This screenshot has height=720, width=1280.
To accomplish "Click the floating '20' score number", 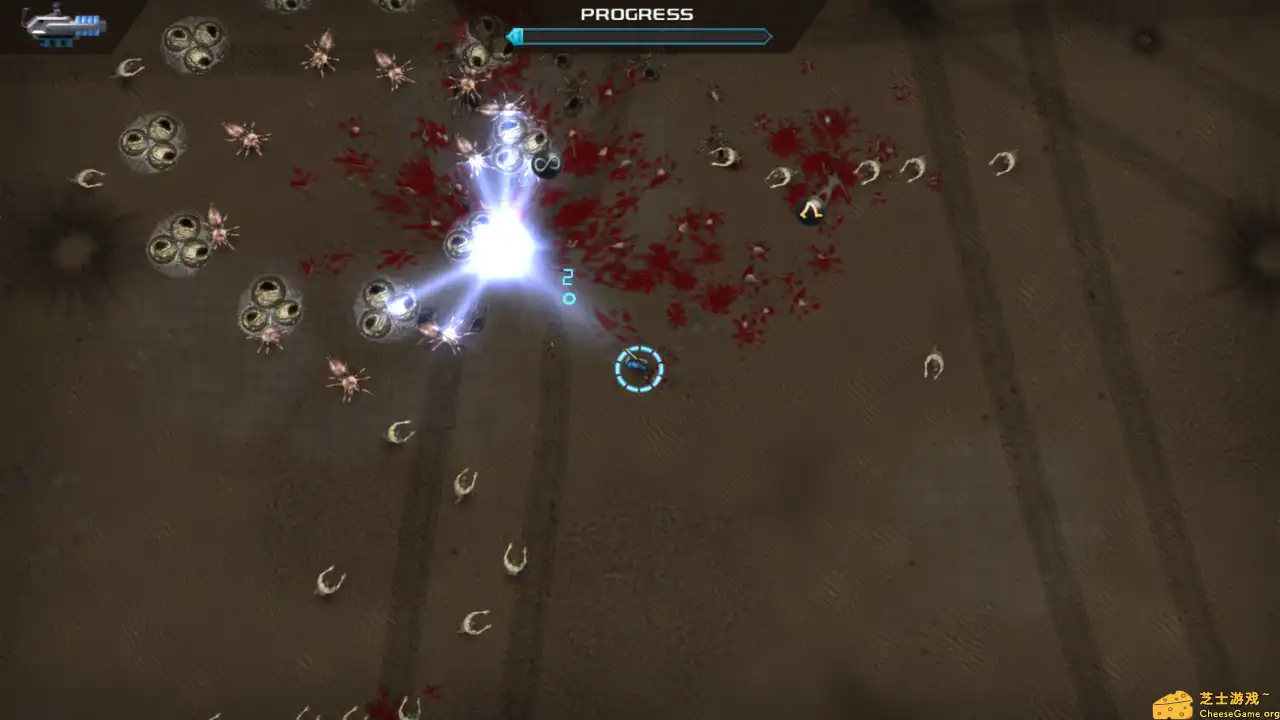I will [568, 287].
